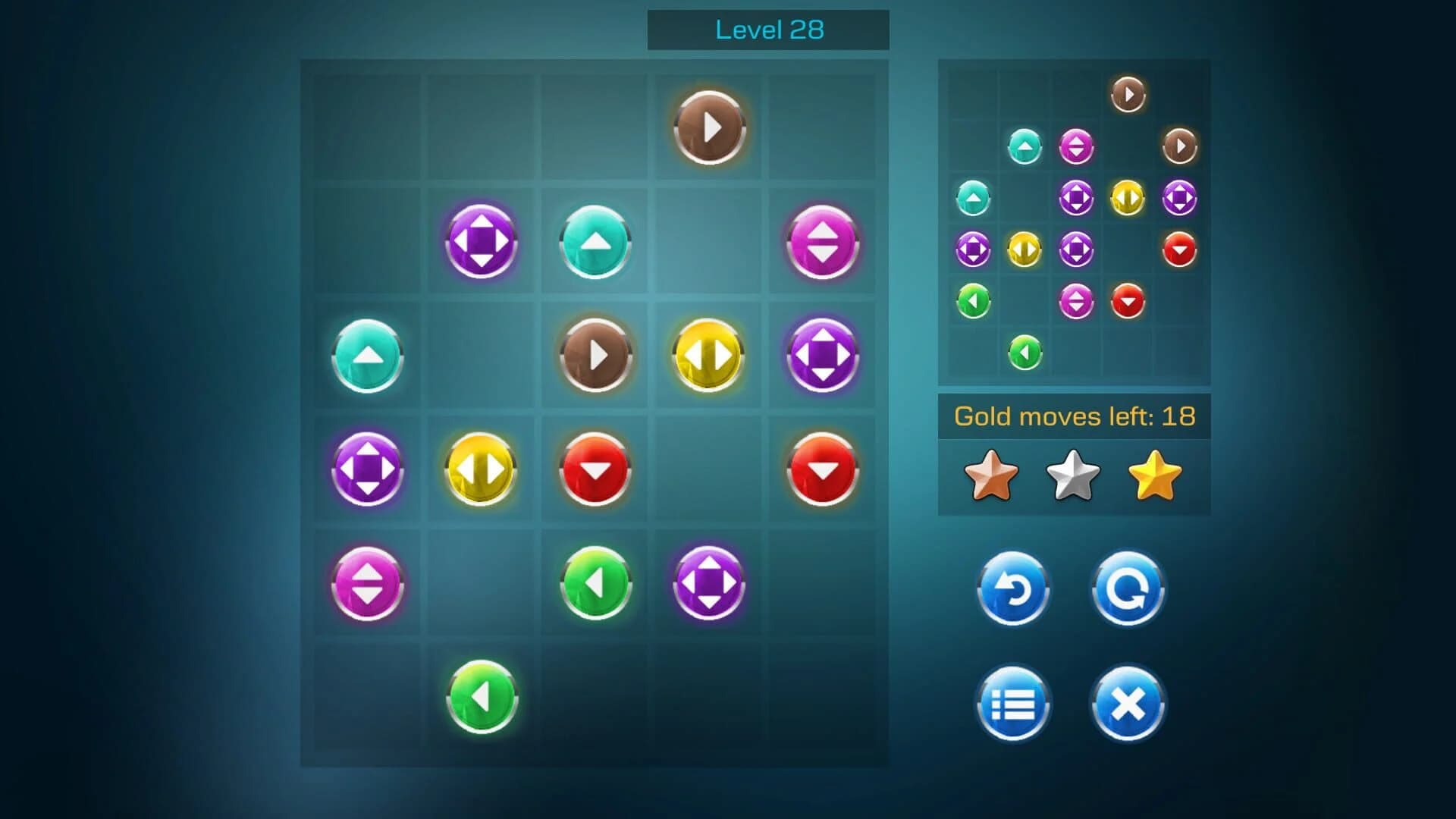Viewport: 1456px width, 819px height.
Task: Click the Gold moves left counter
Action: (1075, 415)
